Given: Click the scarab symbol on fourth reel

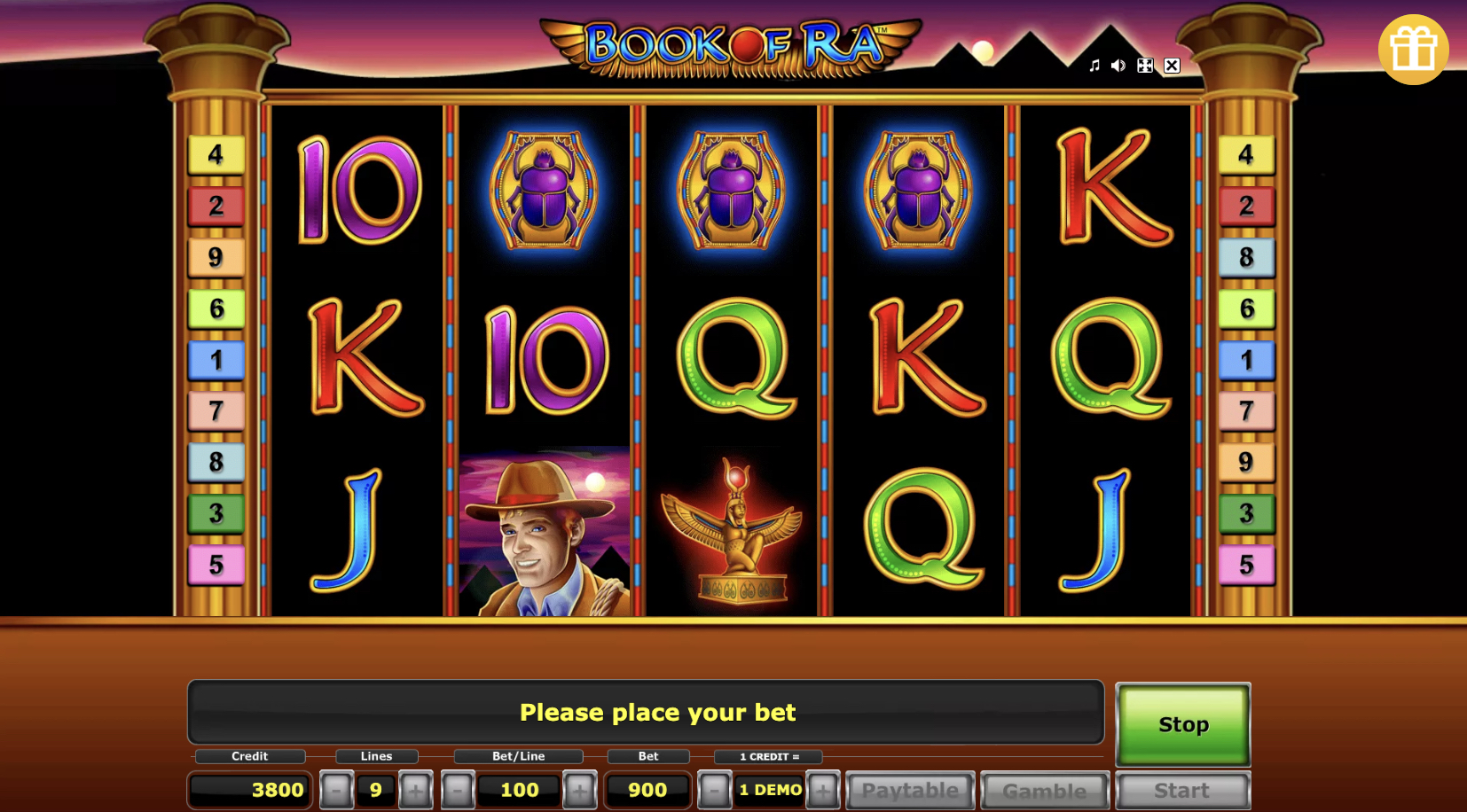Looking at the screenshot, I should 920,189.
